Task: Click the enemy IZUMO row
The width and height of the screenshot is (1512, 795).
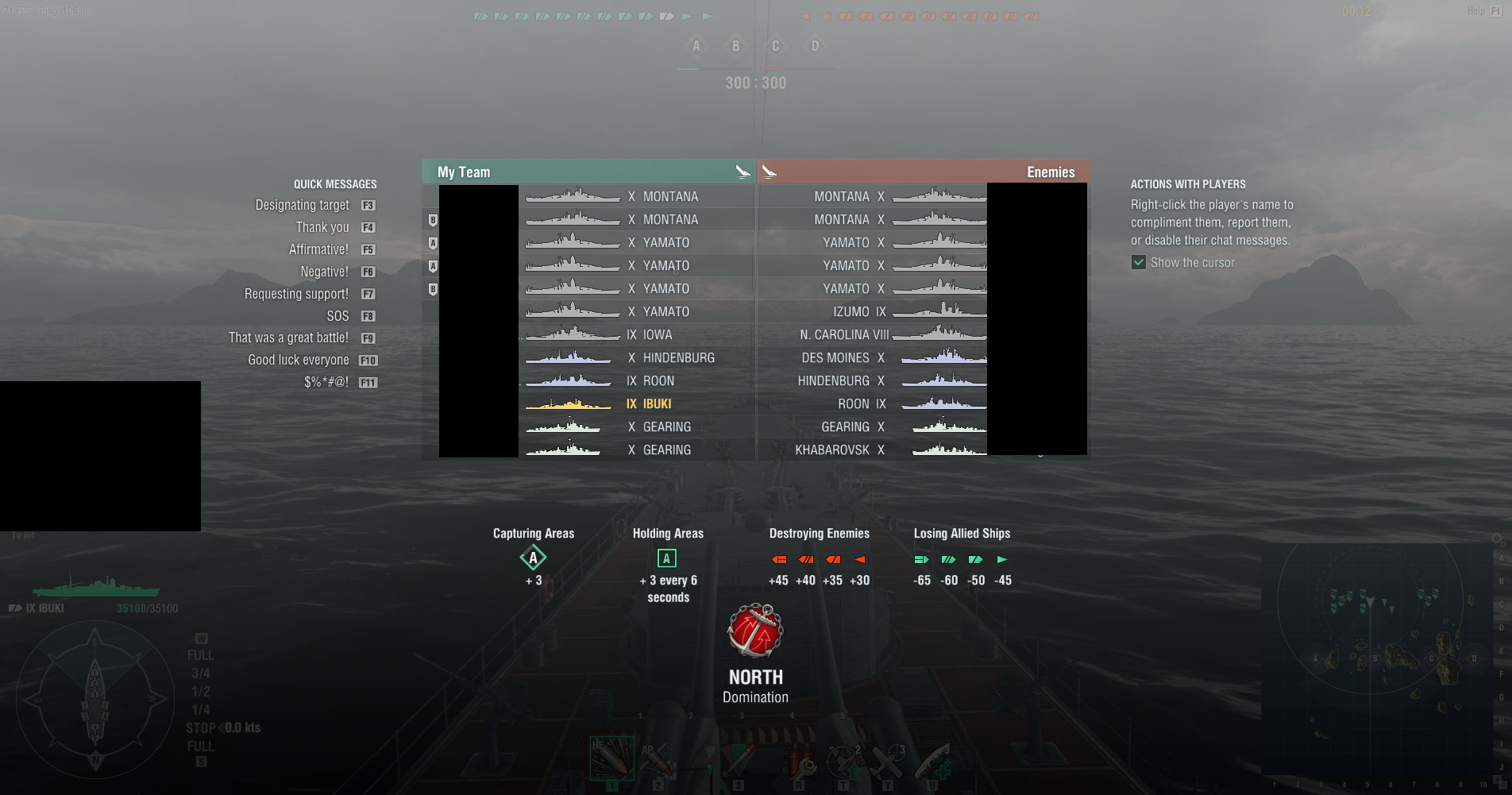Action: pos(874,312)
